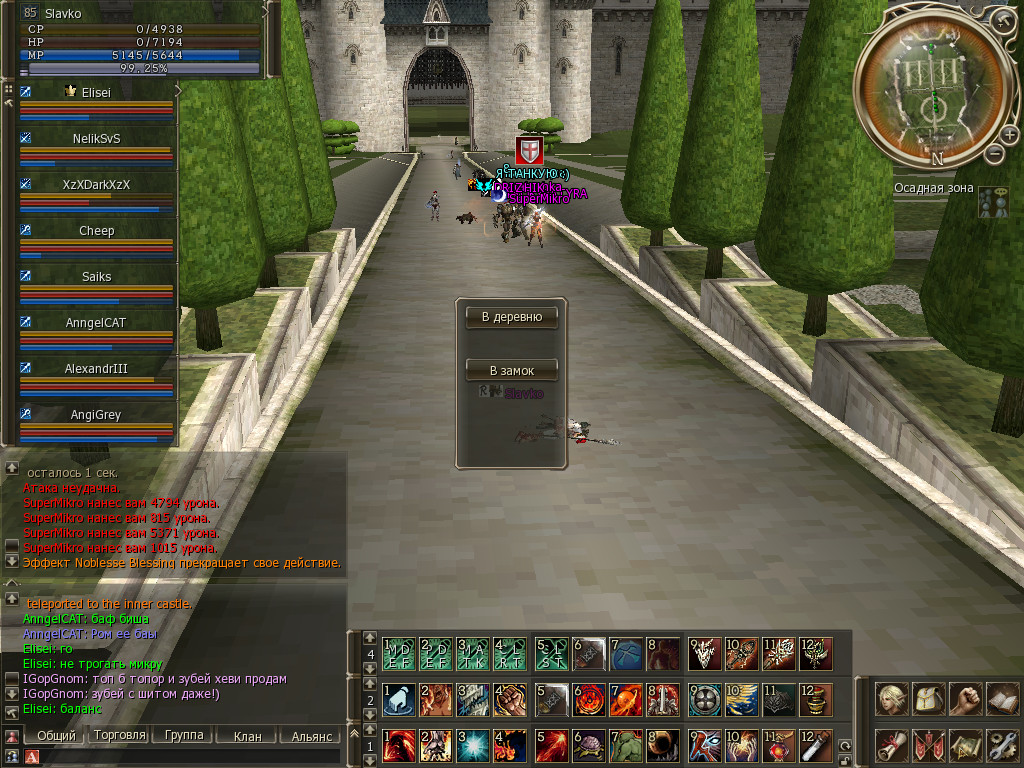Select party member Elisei
1024x768 pixels.
click(x=97, y=92)
